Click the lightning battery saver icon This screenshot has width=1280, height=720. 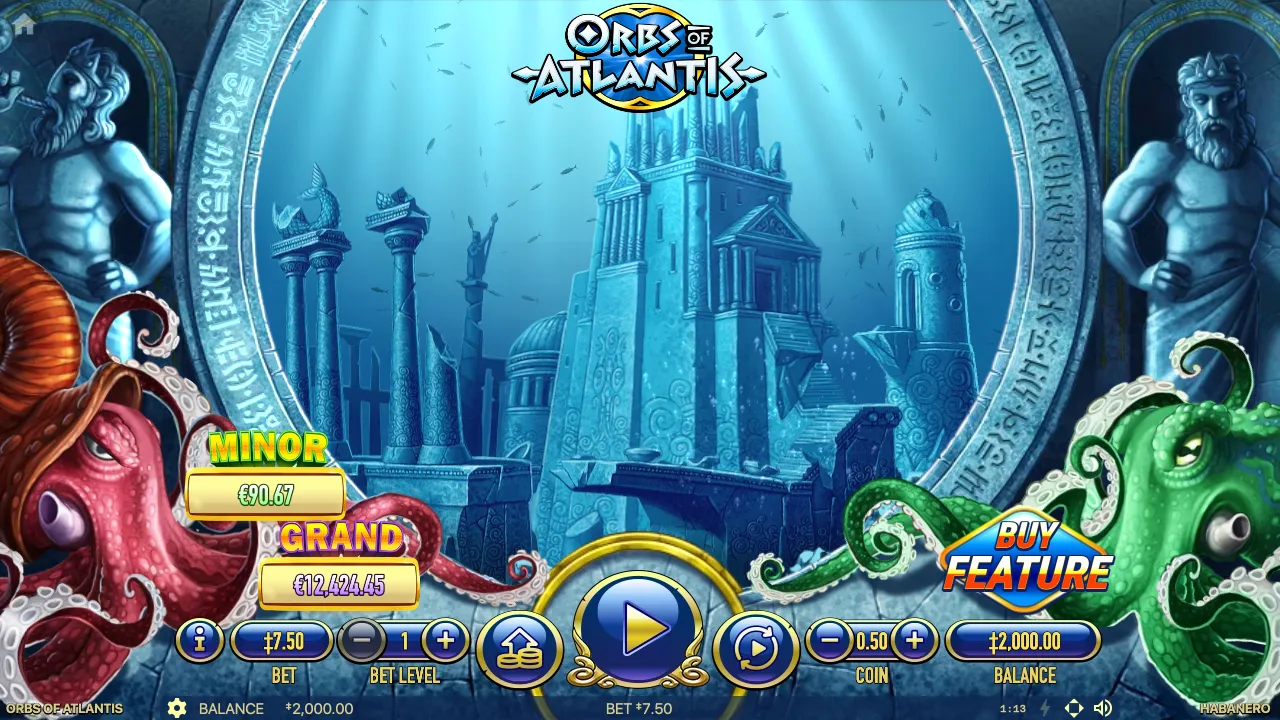click(x=1044, y=708)
